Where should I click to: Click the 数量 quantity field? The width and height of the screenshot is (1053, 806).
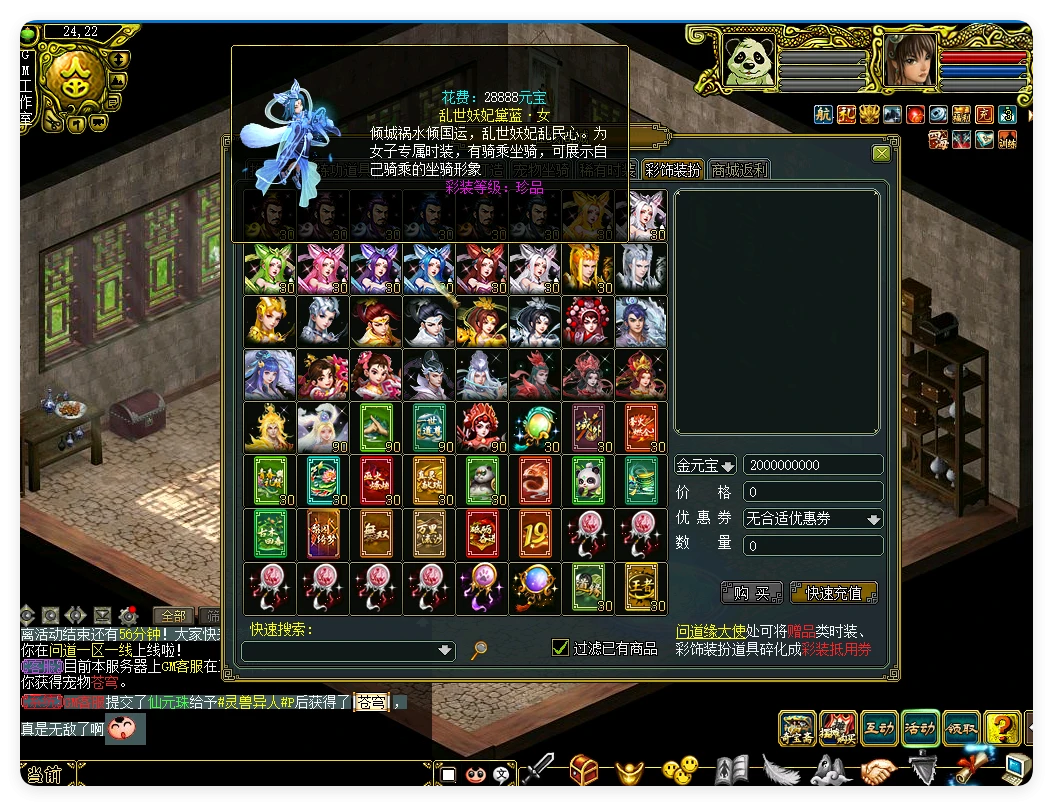click(813, 546)
